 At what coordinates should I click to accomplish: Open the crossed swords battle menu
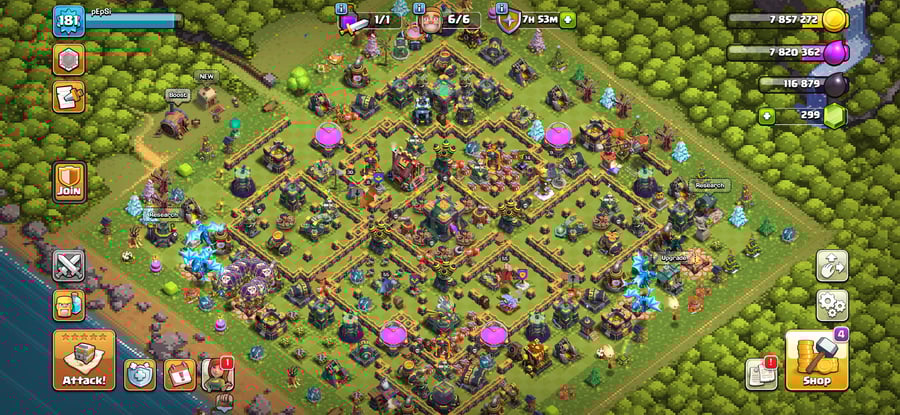tap(69, 266)
